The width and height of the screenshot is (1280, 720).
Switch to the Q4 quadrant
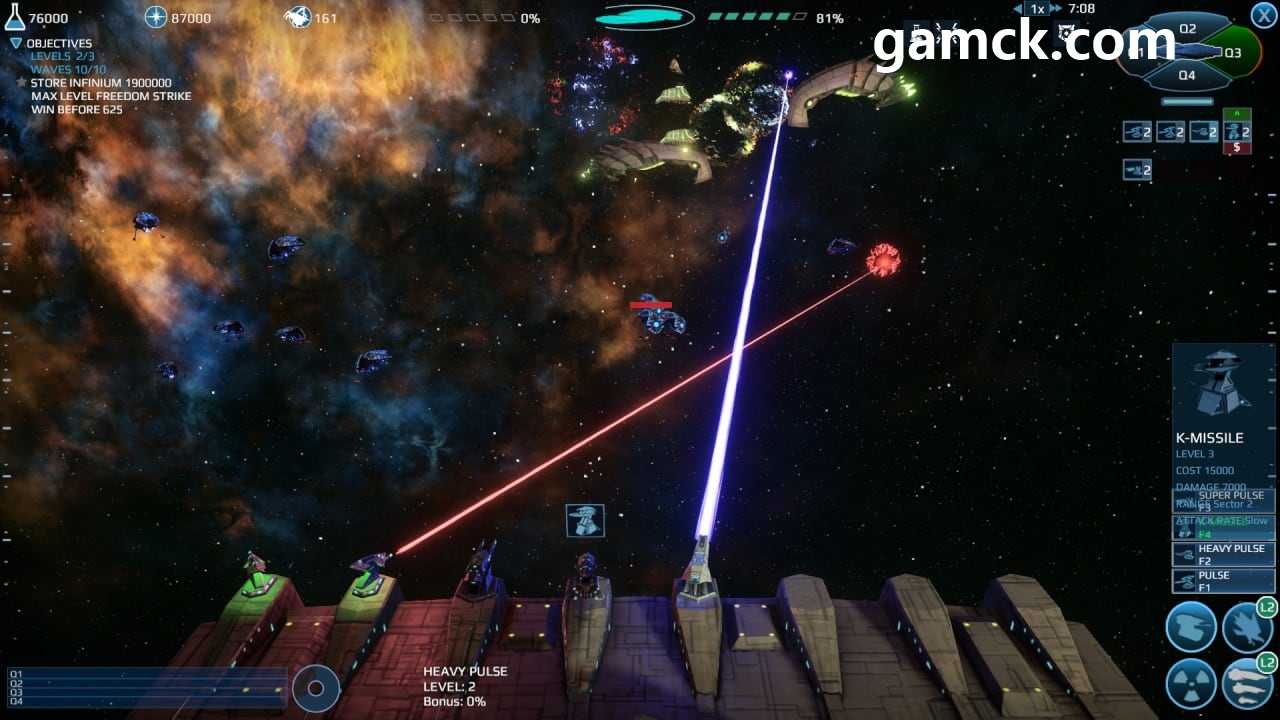(1187, 75)
